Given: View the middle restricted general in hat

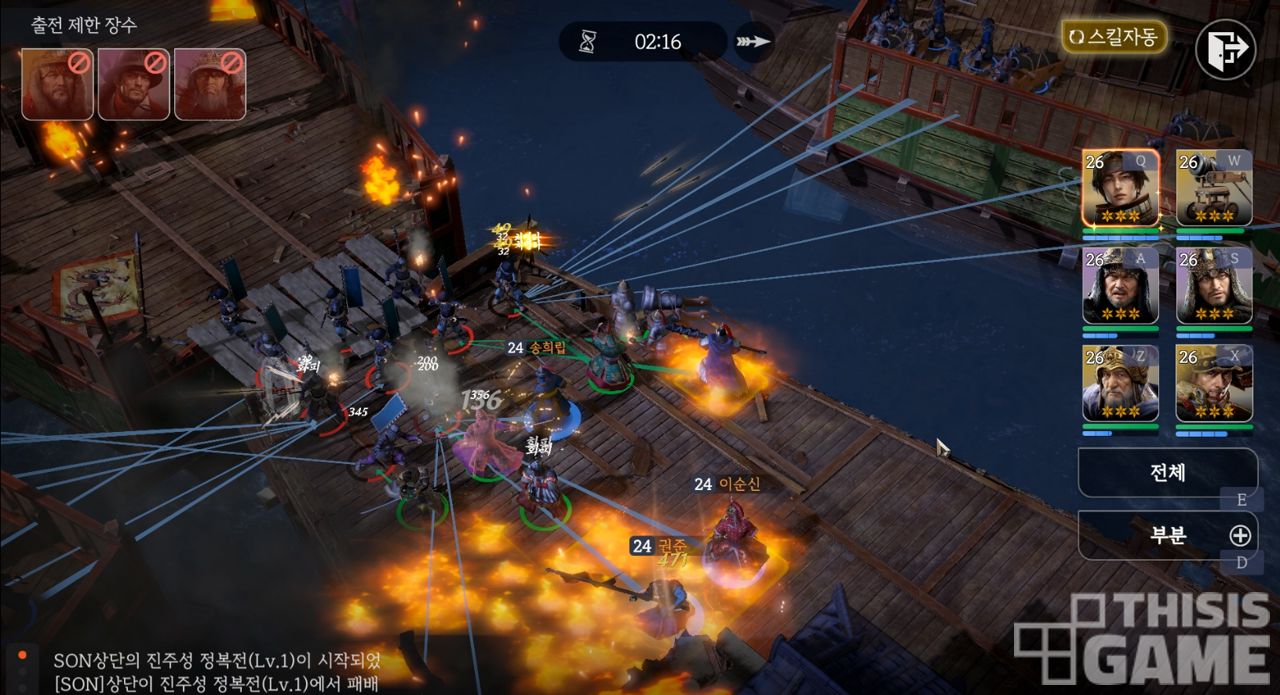Looking at the screenshot, I should tap(134, 84).
